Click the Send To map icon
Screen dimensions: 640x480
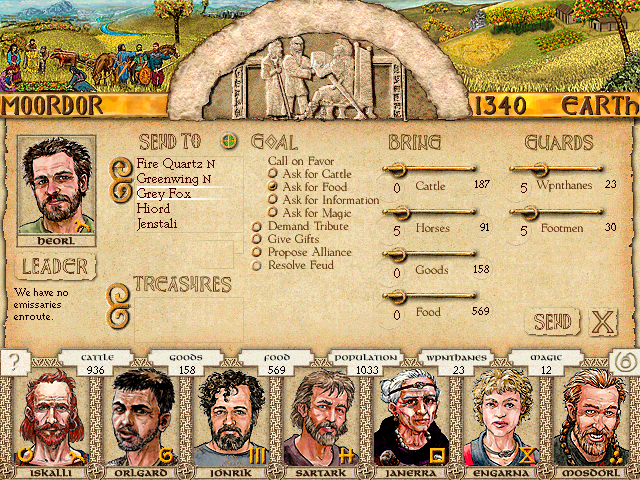click(228, 141)
